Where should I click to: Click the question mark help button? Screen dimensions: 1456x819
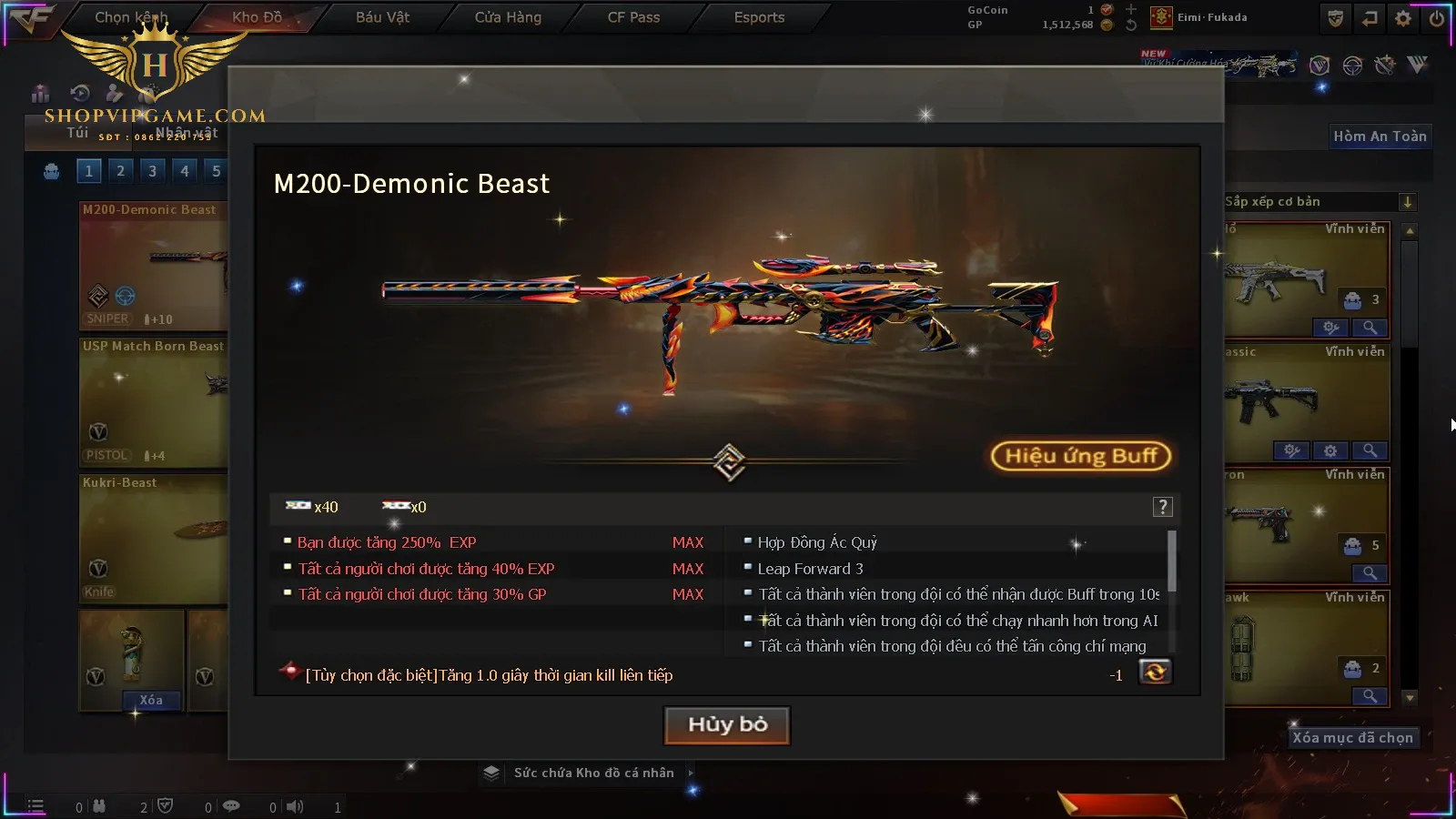[1162, 508]
